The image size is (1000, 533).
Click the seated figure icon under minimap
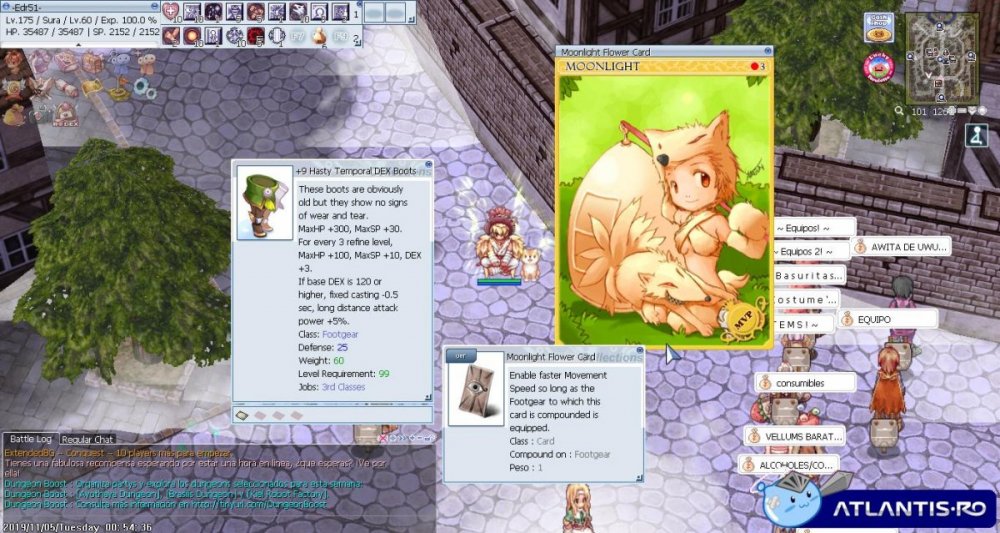coord(978,136)
